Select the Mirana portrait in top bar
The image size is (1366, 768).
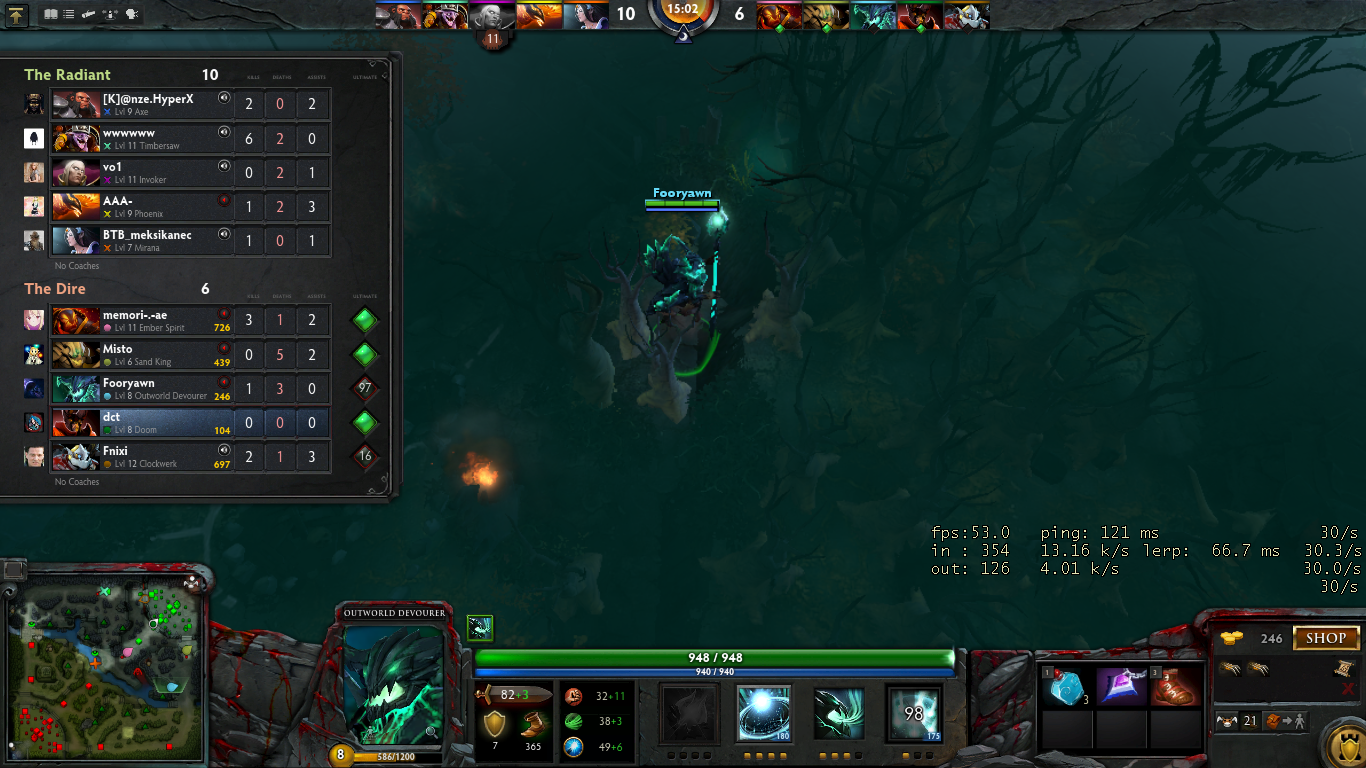[x=586, y=15]
